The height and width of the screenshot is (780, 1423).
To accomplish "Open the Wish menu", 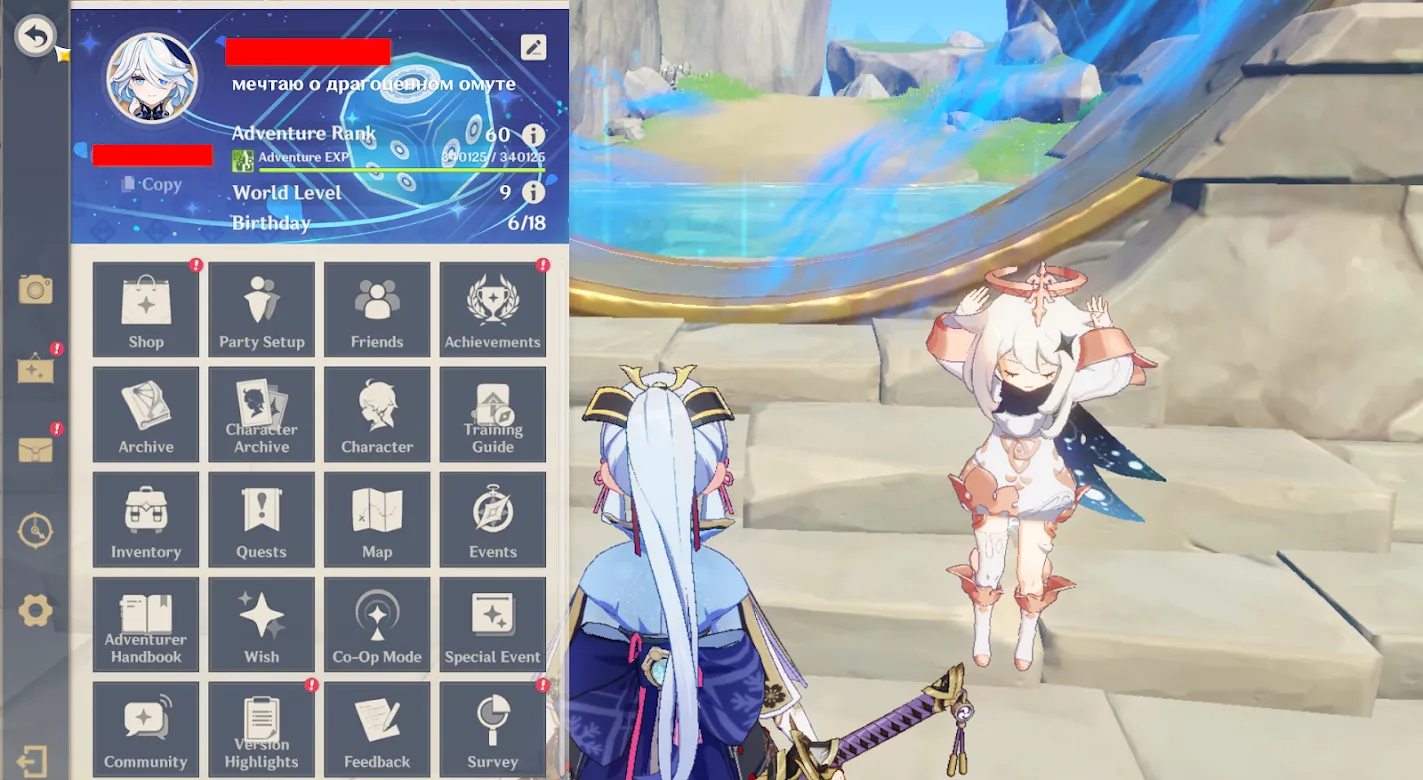I will click(261, 624).
